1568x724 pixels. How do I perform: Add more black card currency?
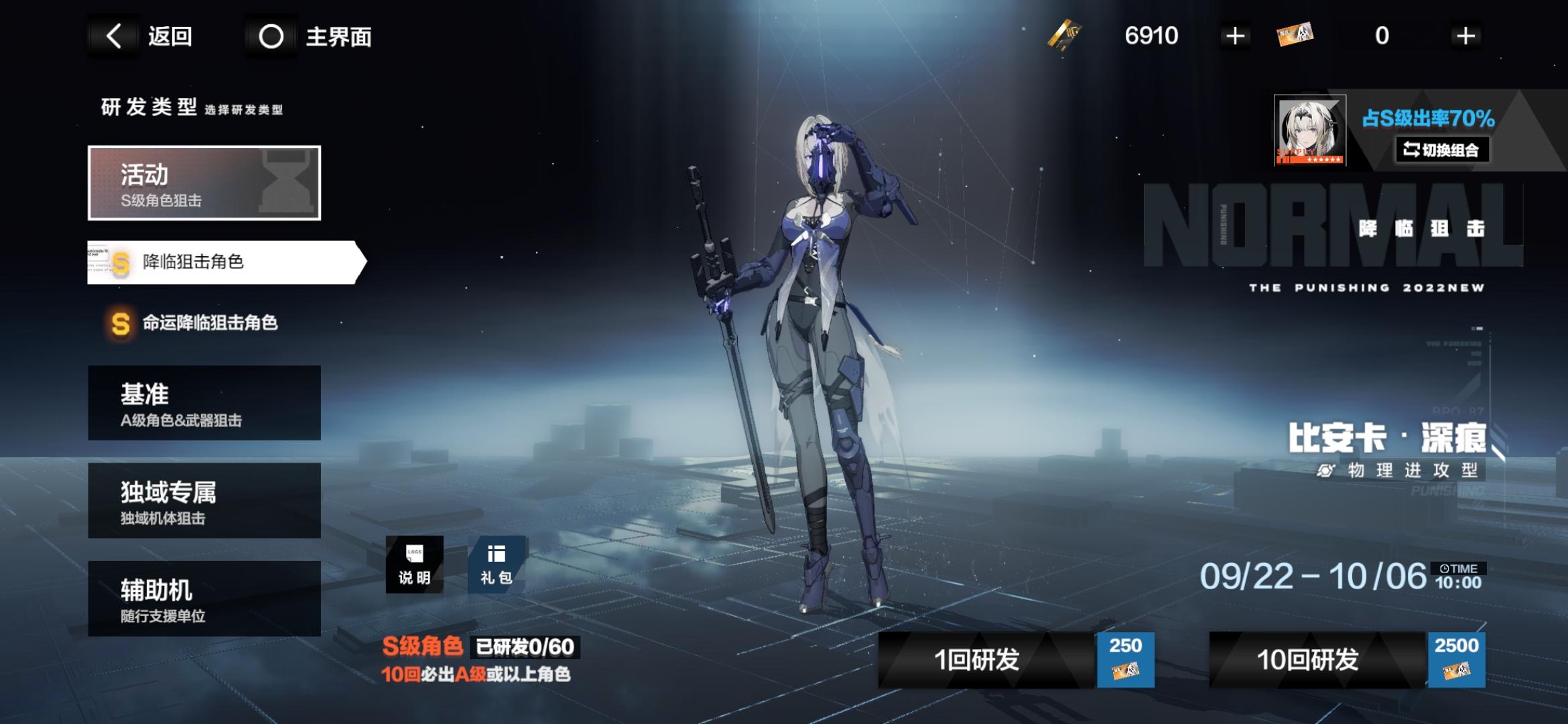[x=1234, y=36]
